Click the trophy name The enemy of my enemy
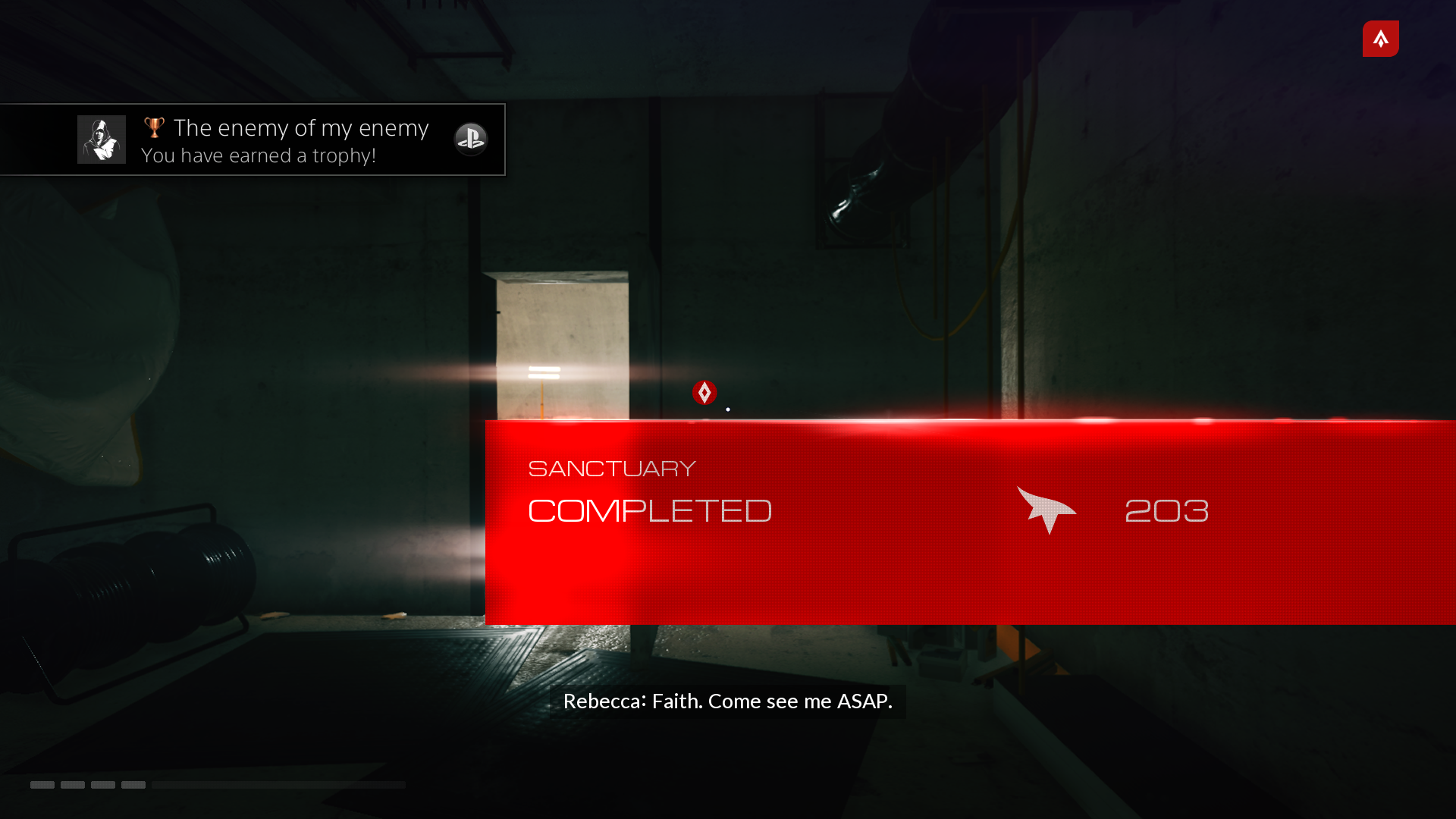Viewport: 1456px width, 819px height. [x=300, y=127]
